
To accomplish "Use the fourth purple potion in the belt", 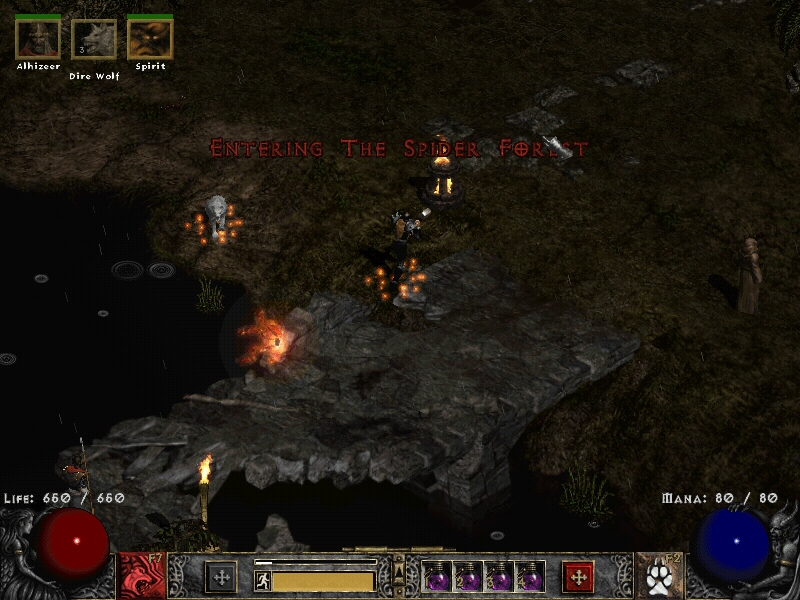I will point(530,577).
